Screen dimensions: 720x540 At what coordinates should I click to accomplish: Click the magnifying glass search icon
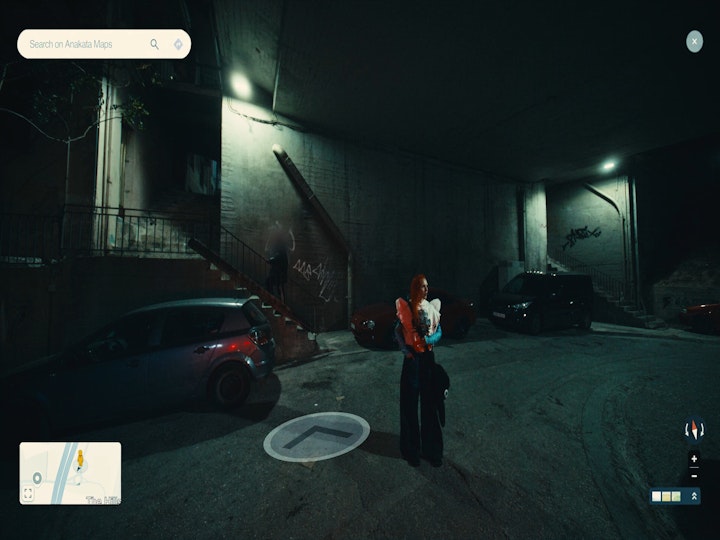[155, 44]
